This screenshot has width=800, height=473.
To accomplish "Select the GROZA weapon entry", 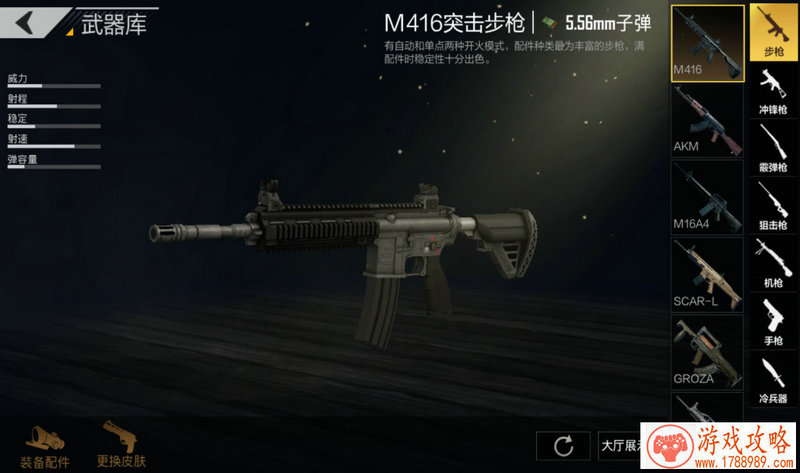I will [x=707, y=351].
